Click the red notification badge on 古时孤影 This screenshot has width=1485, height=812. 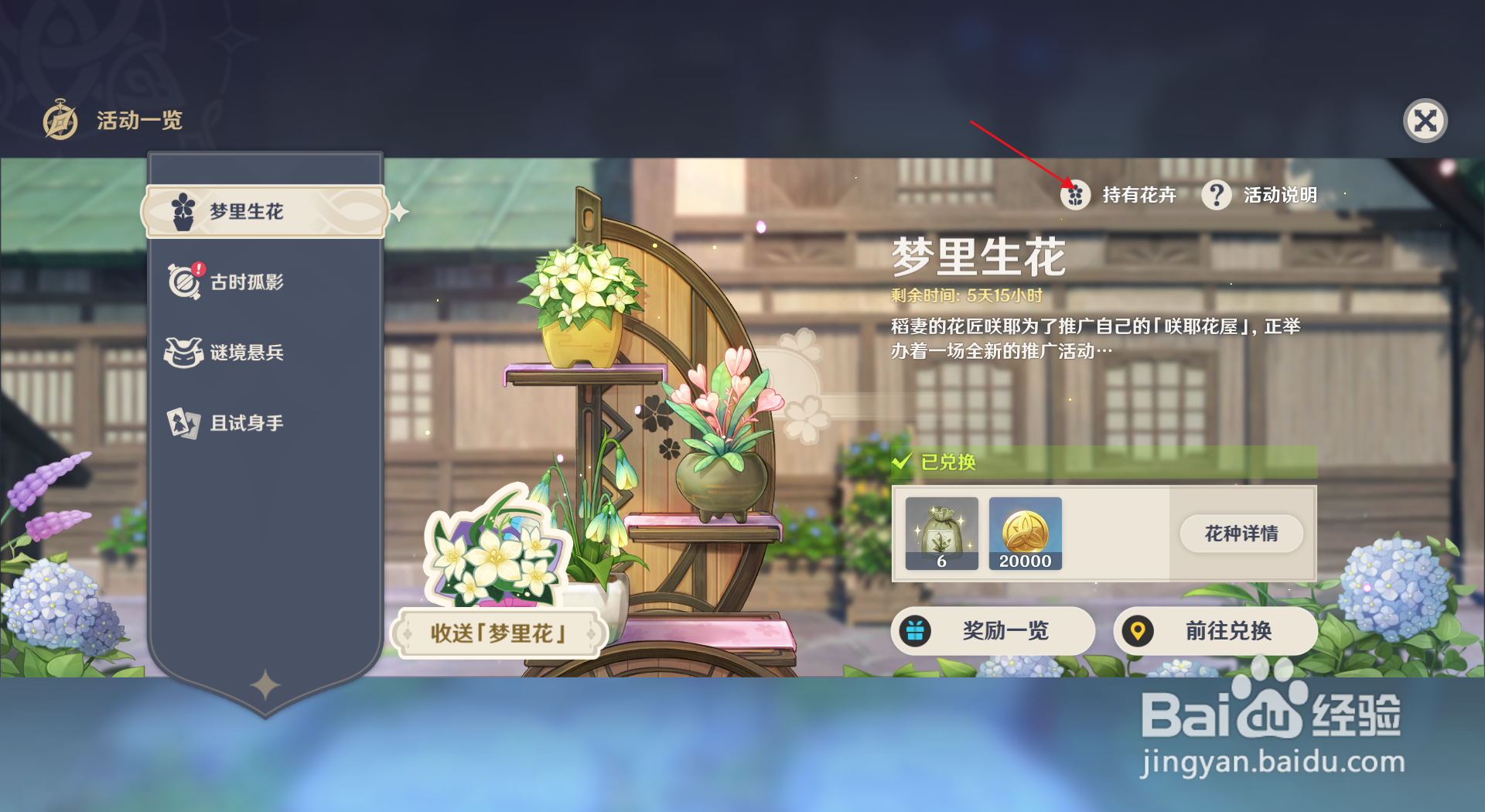tap(198, 268)
